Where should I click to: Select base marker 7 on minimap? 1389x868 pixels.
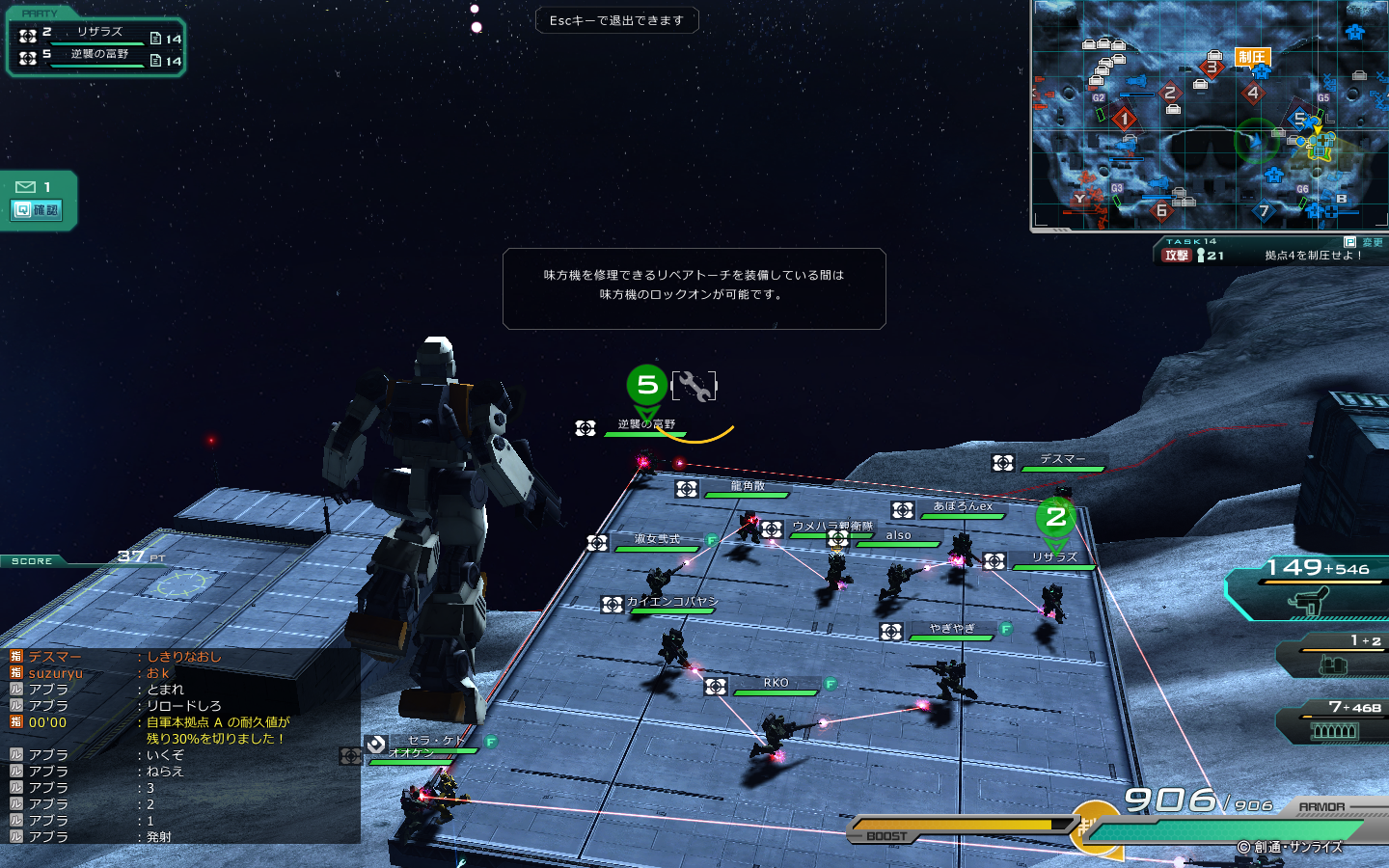pos(1265,211)
